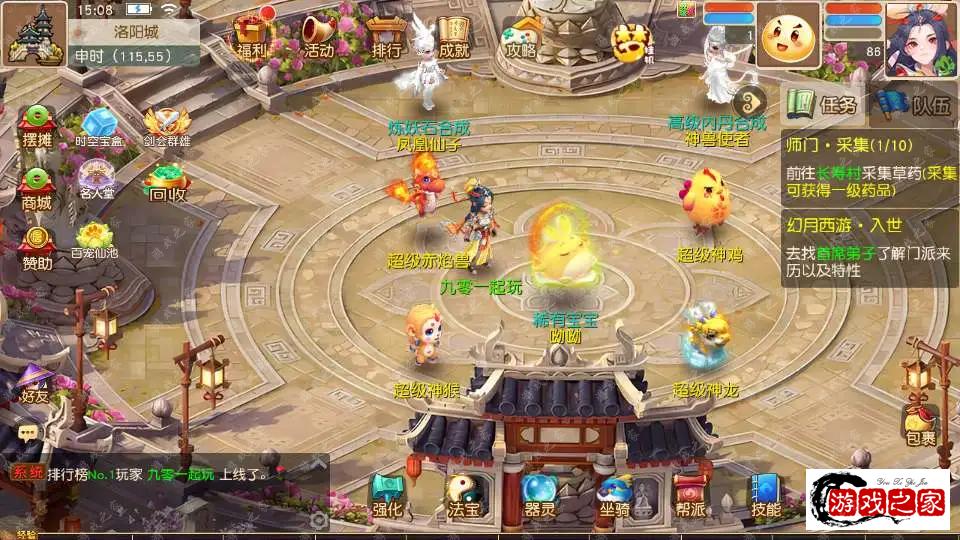Screen dimensions: 960x540
Task: Open the 强化 enhancement menu
Action: point(387,496)
